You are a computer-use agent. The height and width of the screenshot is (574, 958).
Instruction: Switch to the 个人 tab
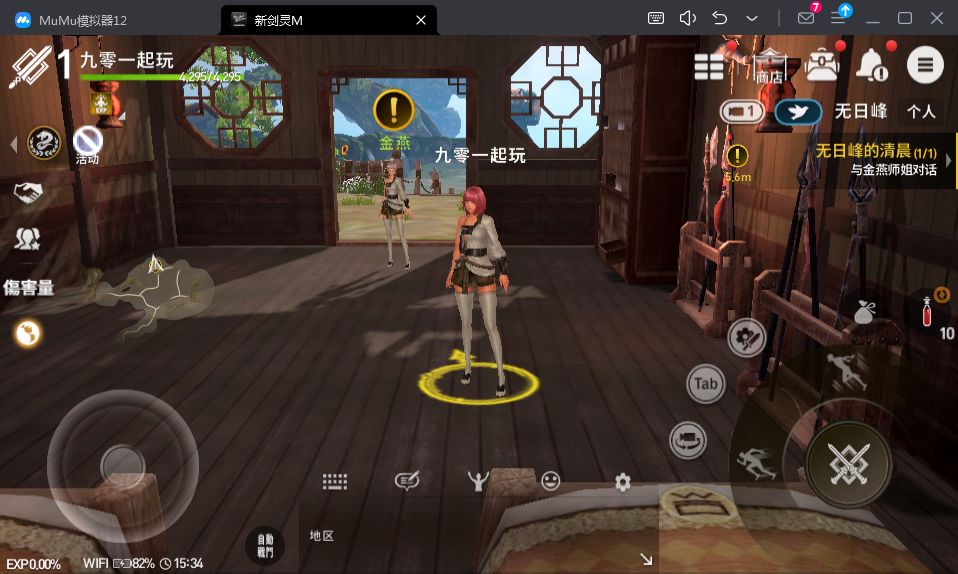coord(920,111)
